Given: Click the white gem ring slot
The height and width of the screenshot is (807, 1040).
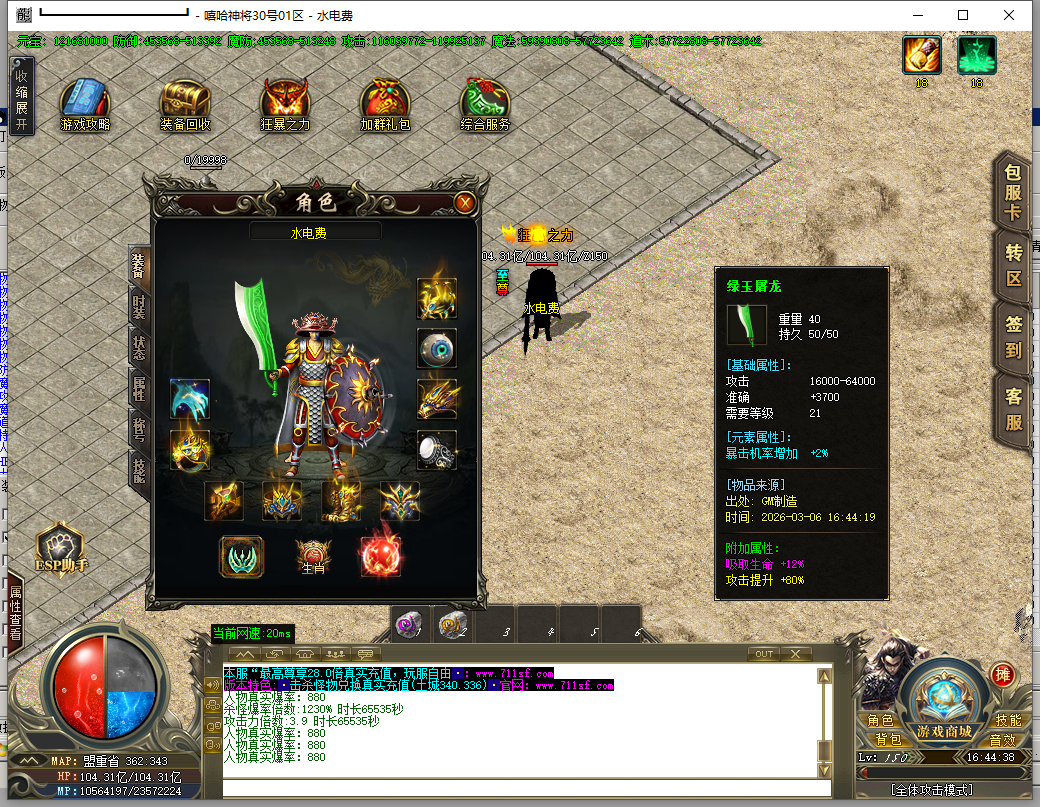Looking at the screenshot, I should [437, 449].
